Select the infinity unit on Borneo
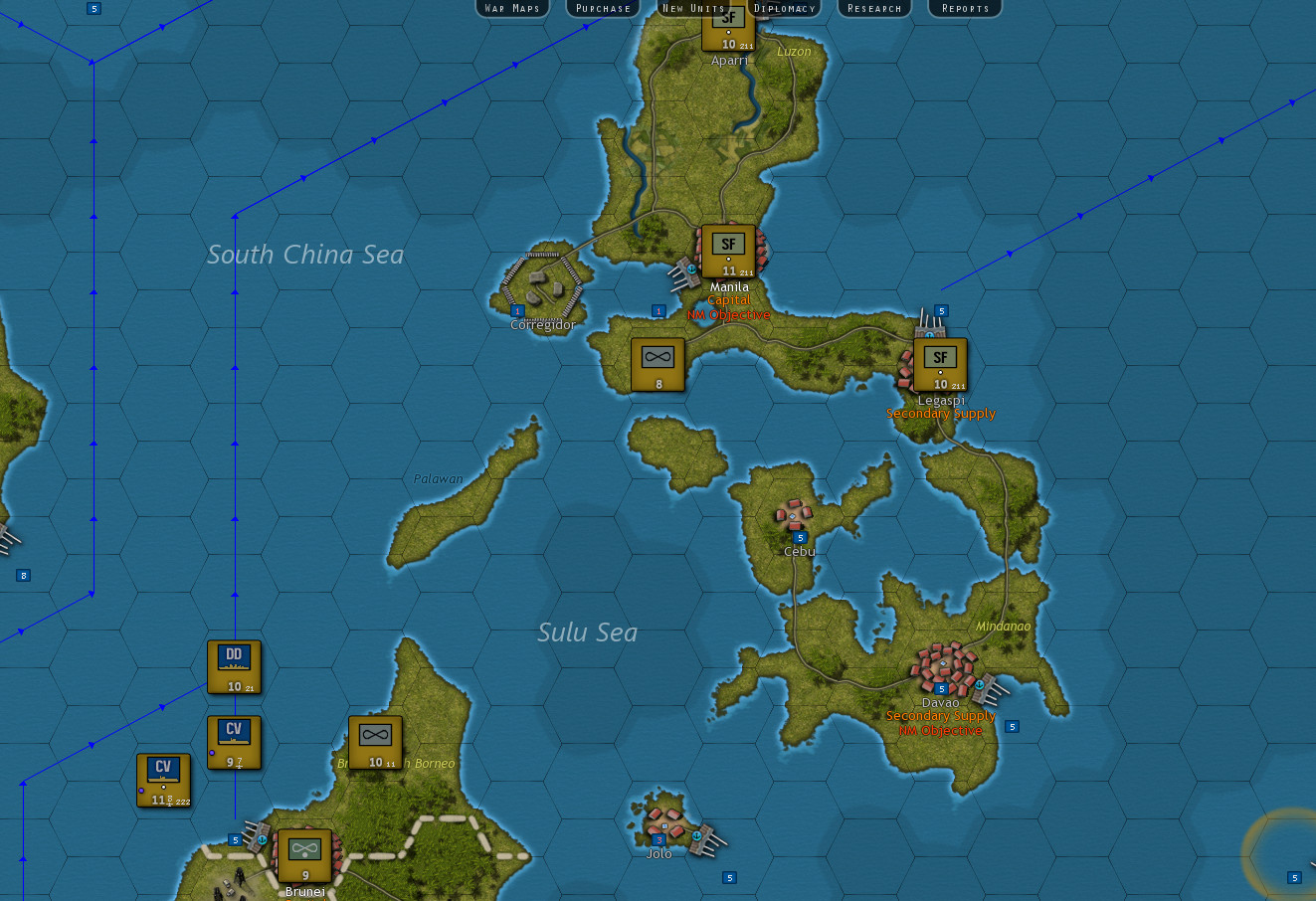This screenshot has height=901, width=1316. pos(375,742)
